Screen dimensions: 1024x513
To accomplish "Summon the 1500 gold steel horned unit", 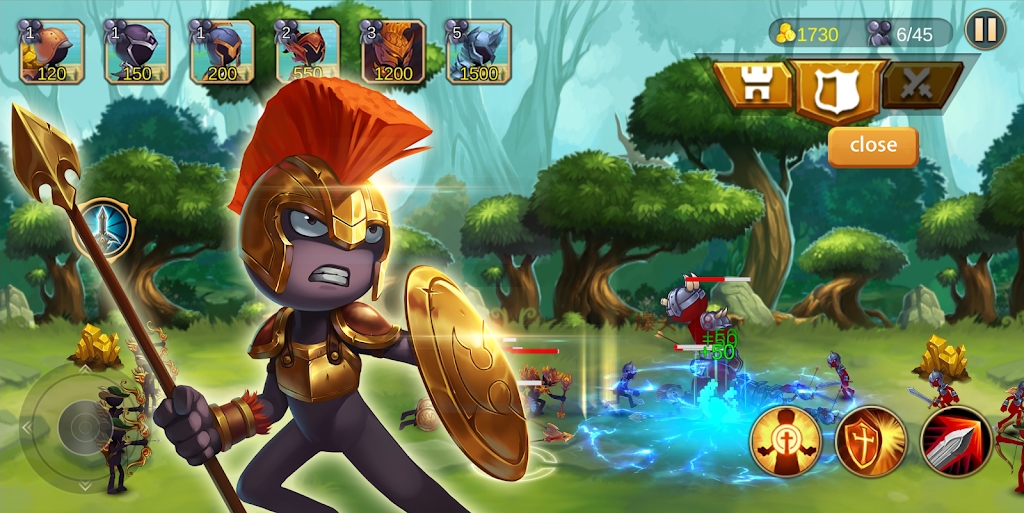I will [x=478, y=51].
